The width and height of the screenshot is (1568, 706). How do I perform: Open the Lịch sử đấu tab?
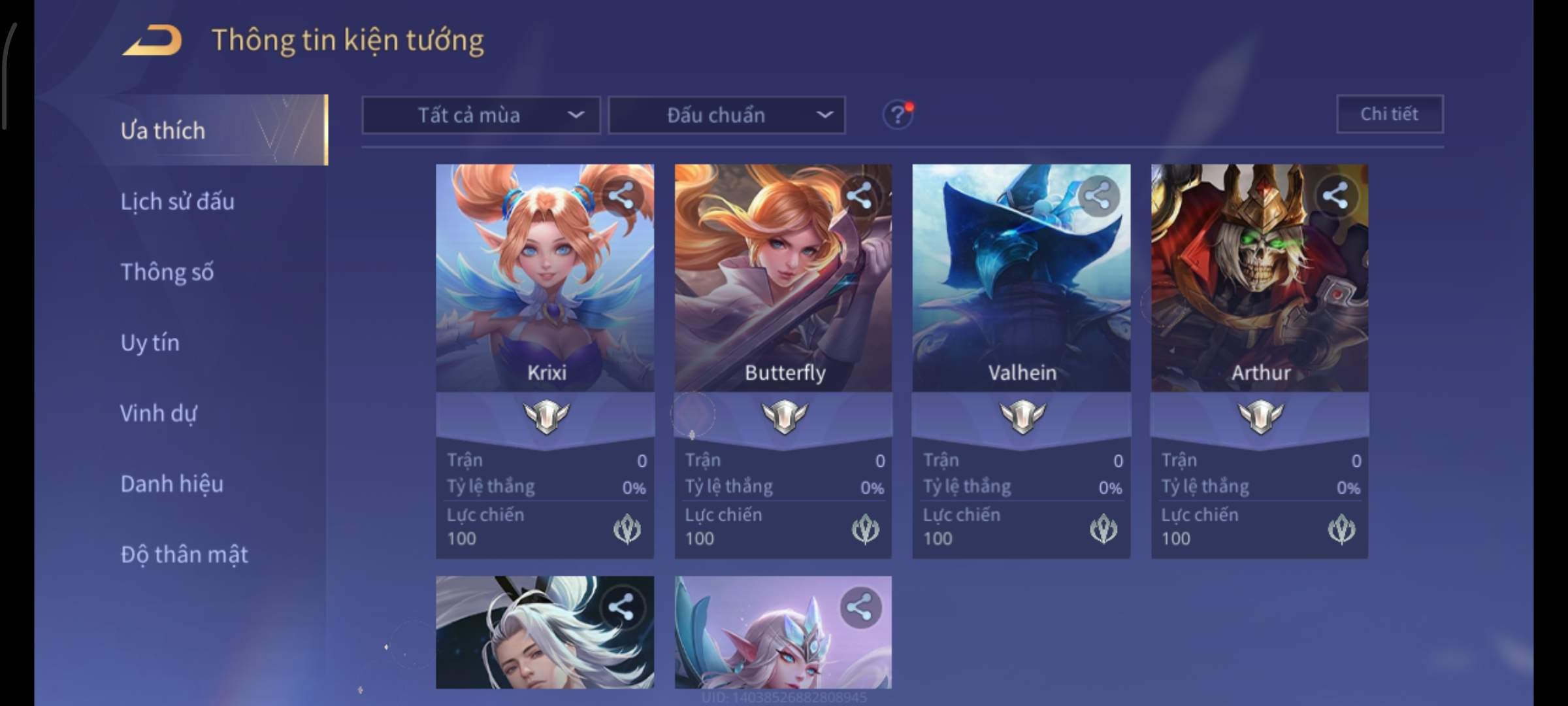tap(178, 201)
